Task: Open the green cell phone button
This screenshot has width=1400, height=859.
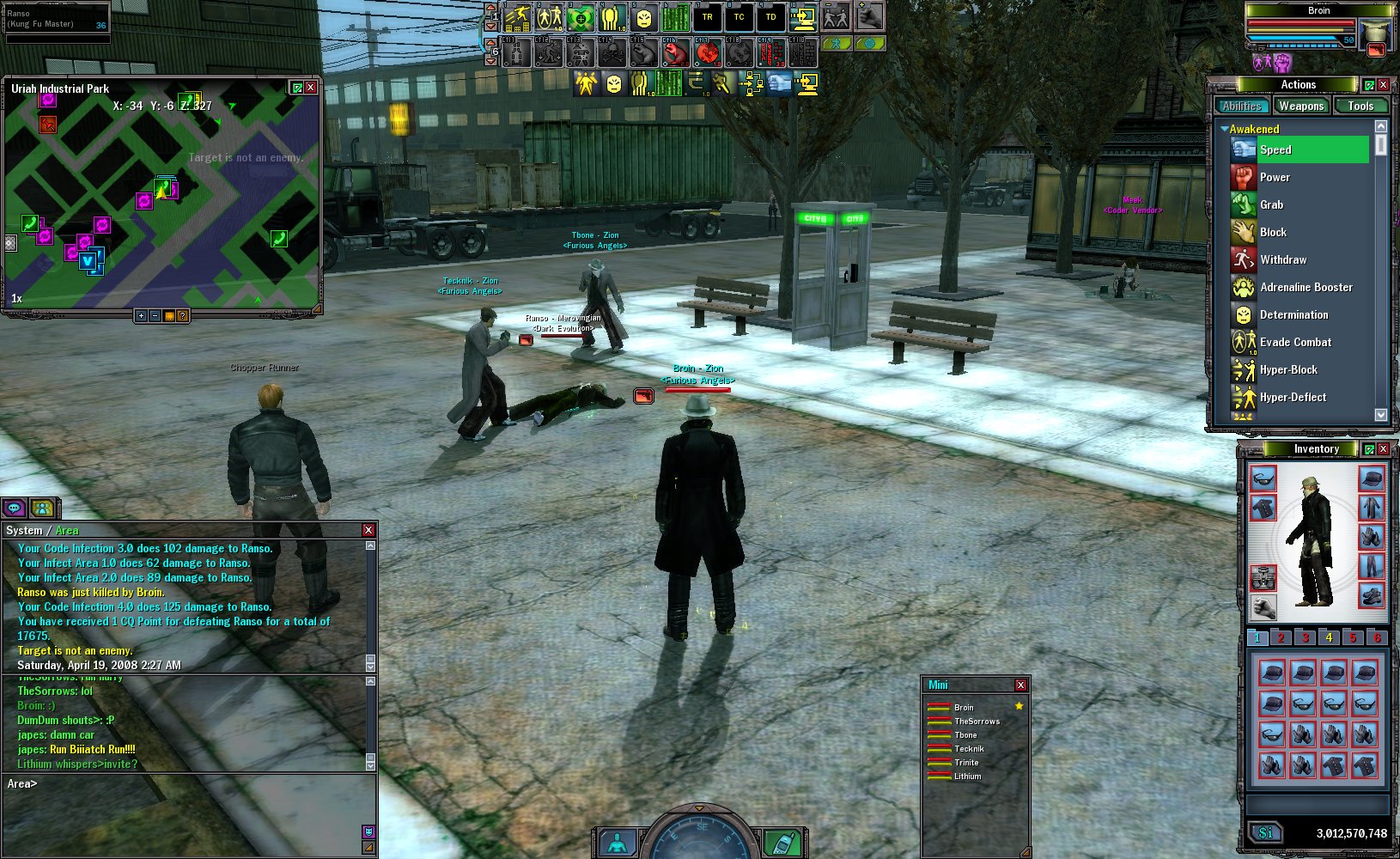Action: coord(781,843)
